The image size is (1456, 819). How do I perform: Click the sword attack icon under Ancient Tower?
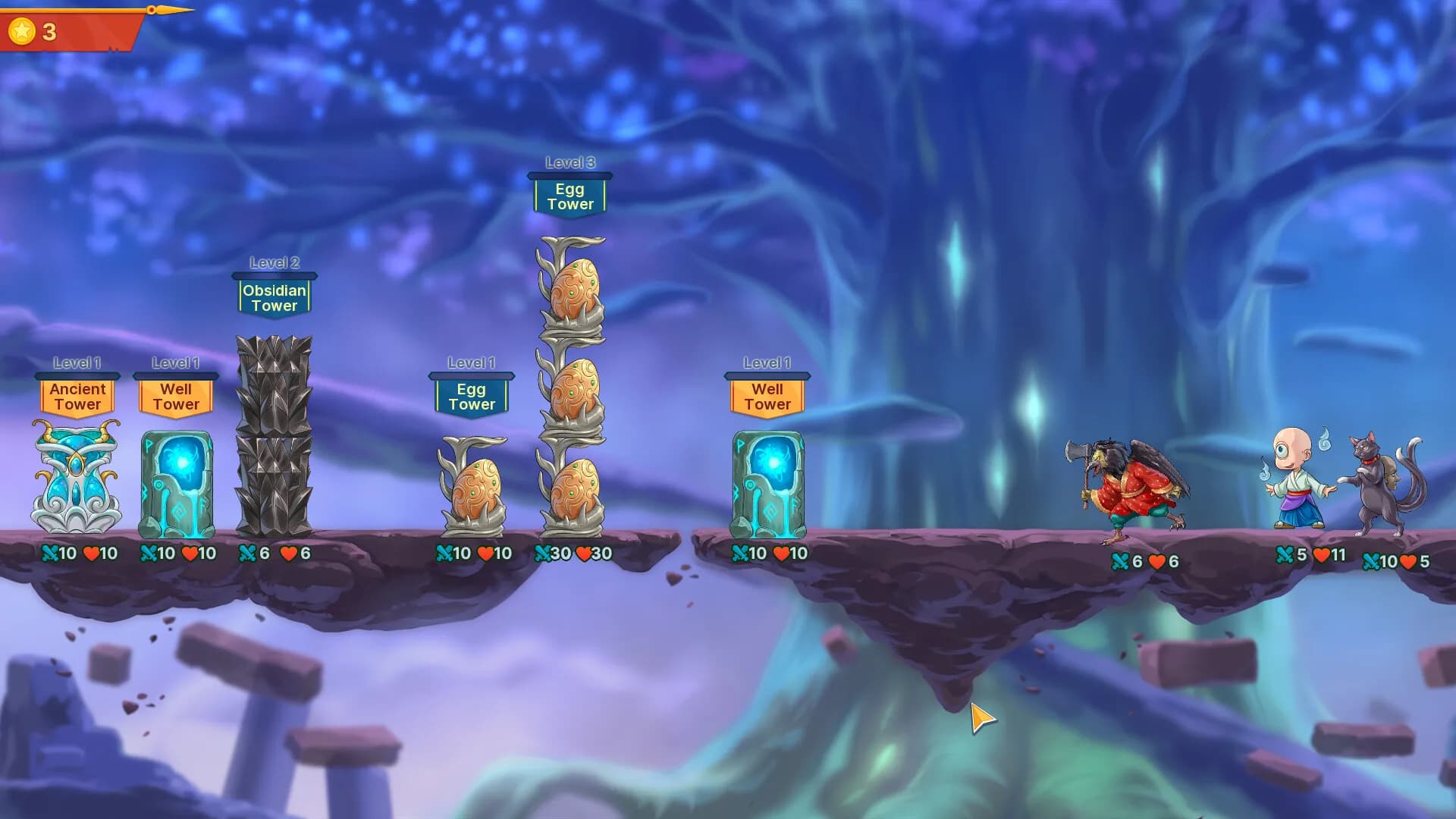coord(51,554)
